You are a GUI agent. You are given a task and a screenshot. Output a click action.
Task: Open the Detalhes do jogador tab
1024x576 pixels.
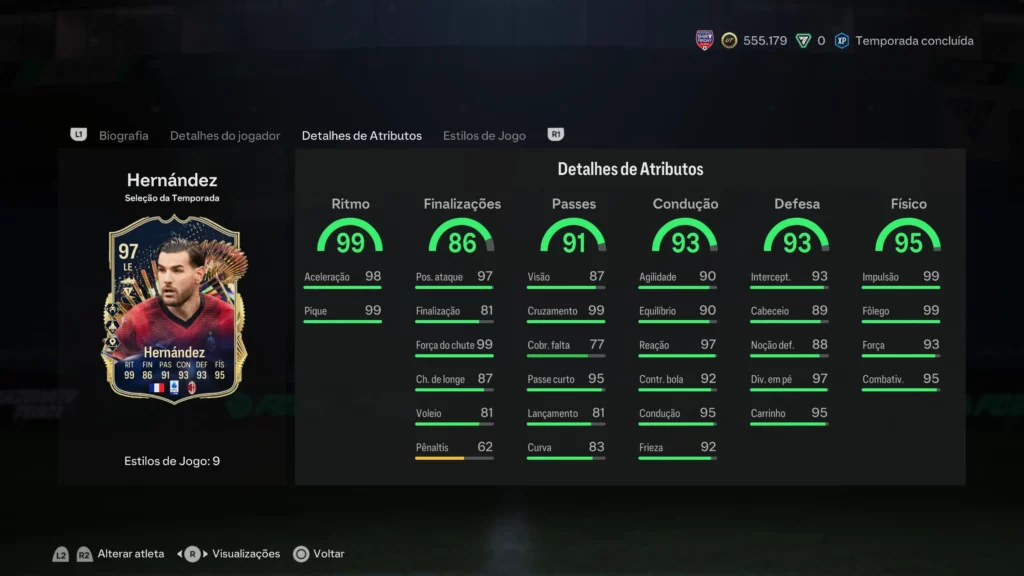[225, 135]
